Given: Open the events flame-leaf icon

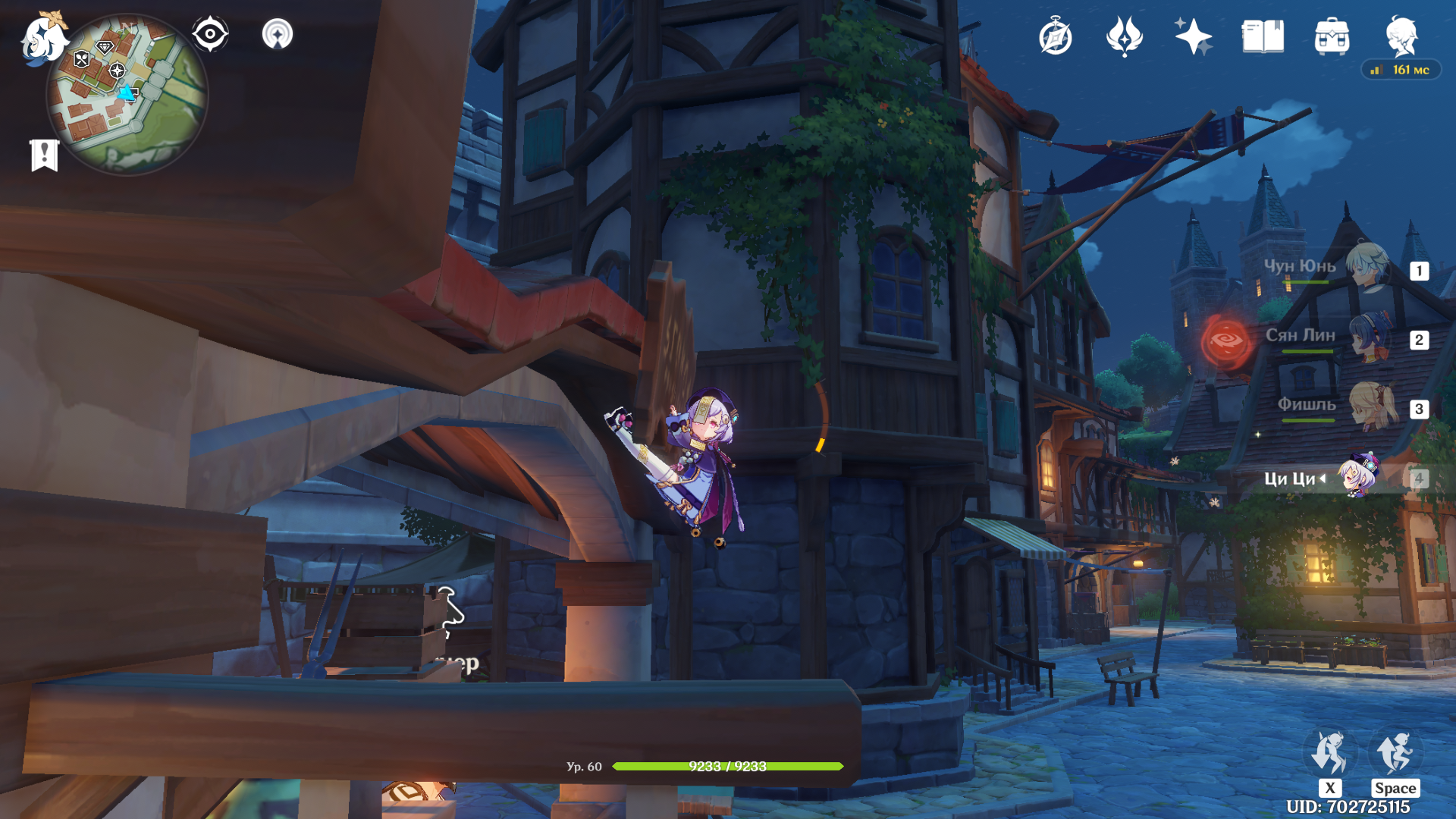Looking at the screenshot, I should pos(1124,36).
